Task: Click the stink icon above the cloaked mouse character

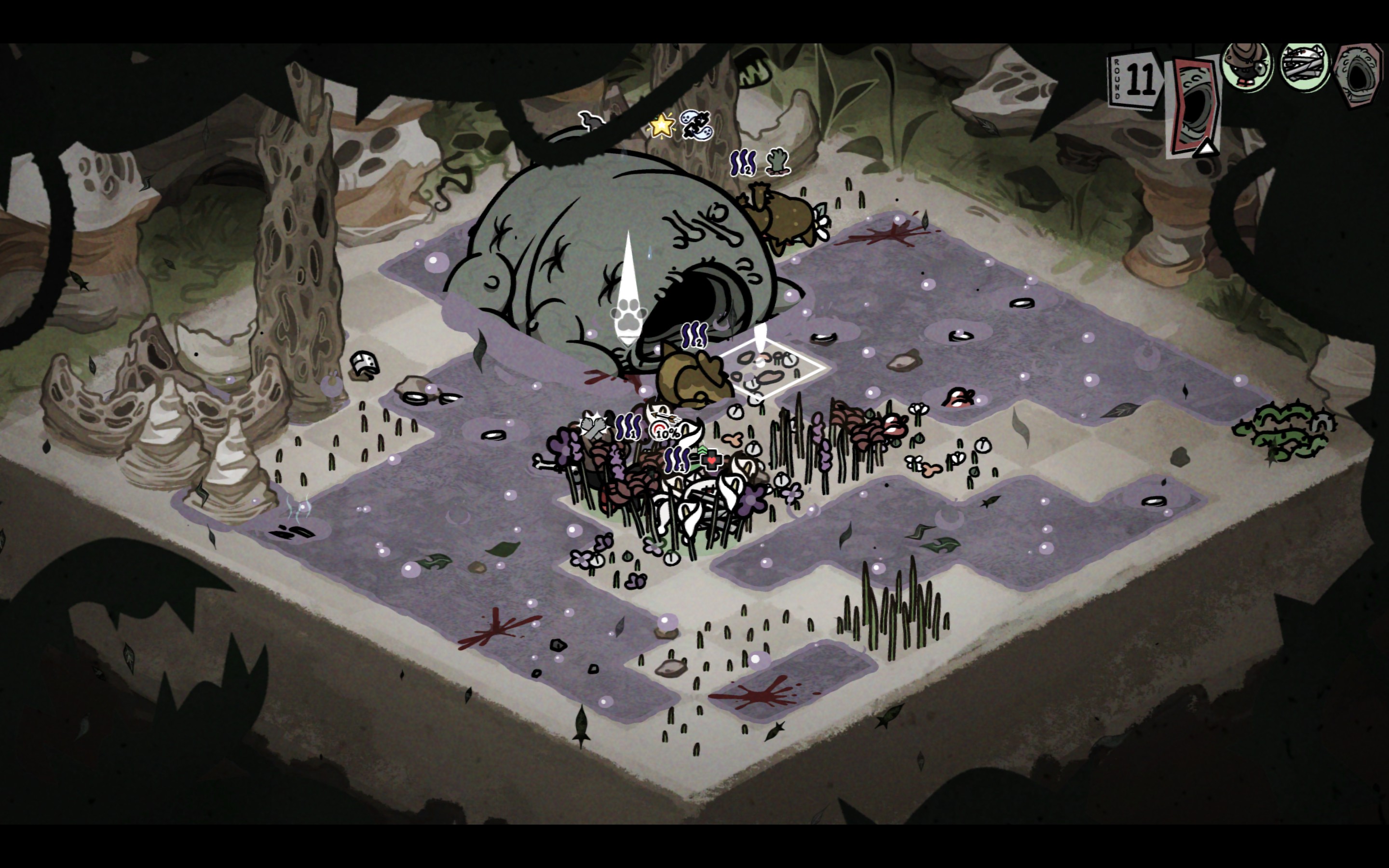Action: 694,334
